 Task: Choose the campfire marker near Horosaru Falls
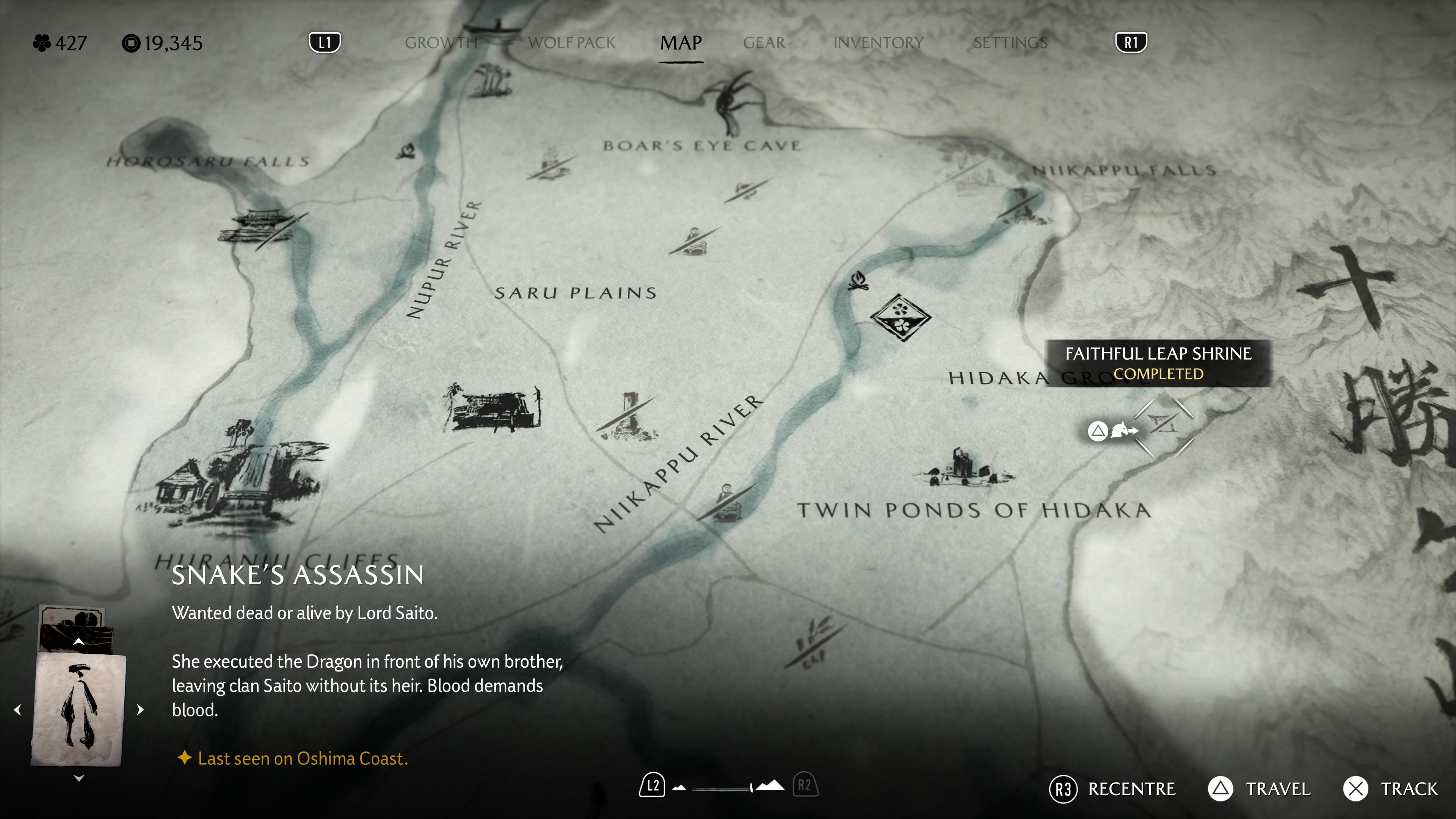(x=406, y=152)
